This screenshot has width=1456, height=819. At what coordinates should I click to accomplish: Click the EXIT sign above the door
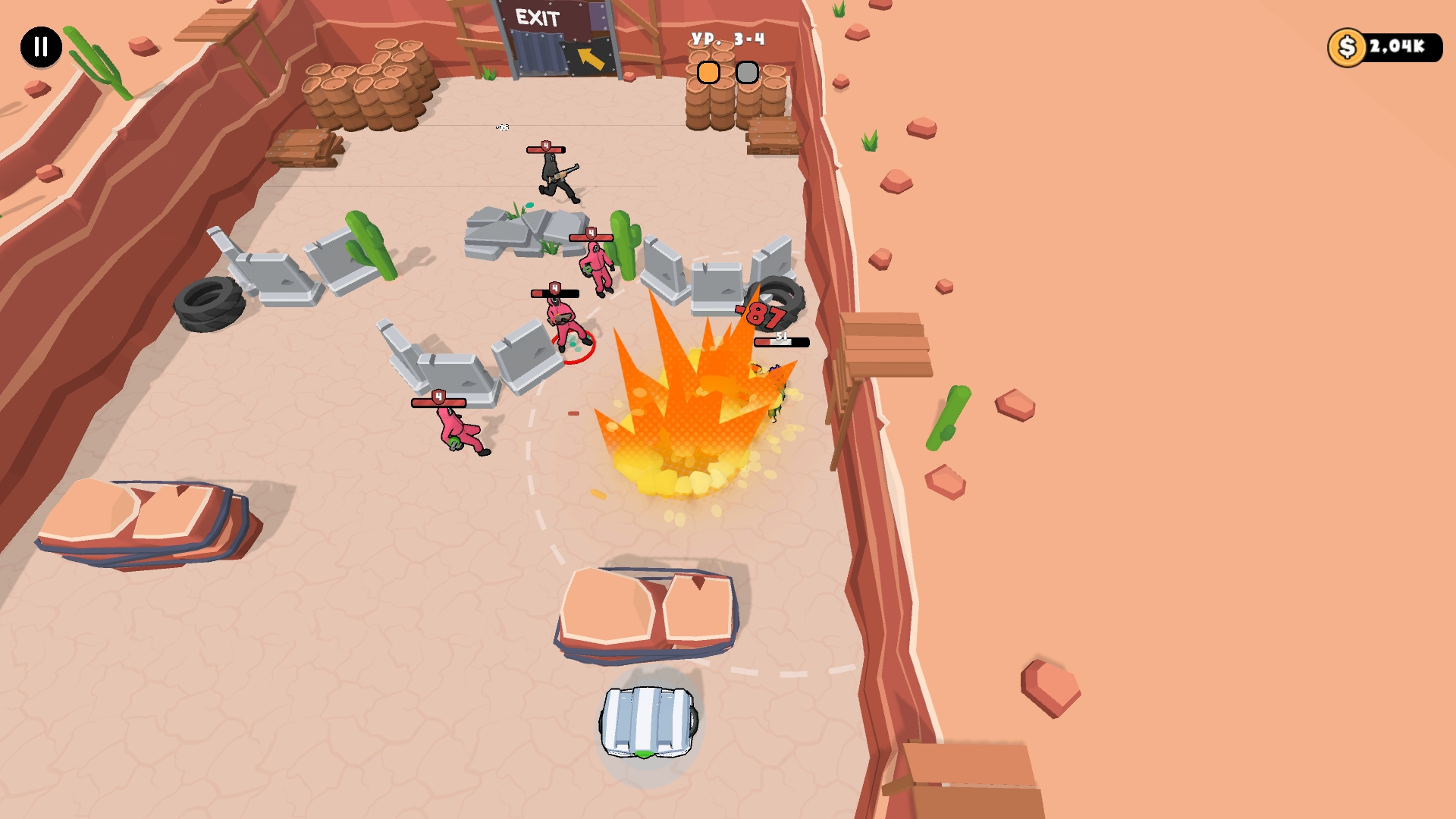click(x=535, y=15)
